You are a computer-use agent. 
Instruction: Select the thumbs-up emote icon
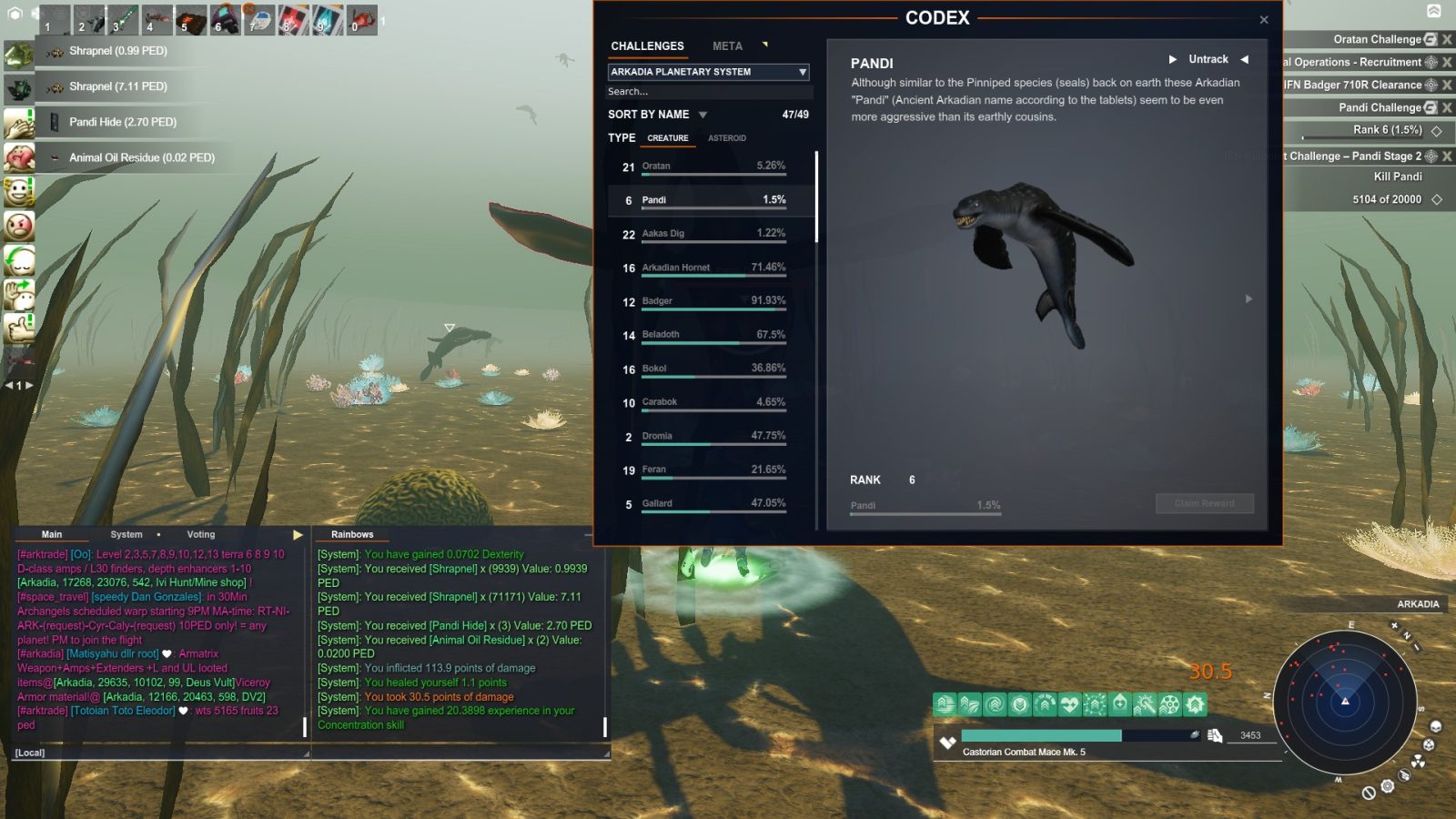click(20, 326)
